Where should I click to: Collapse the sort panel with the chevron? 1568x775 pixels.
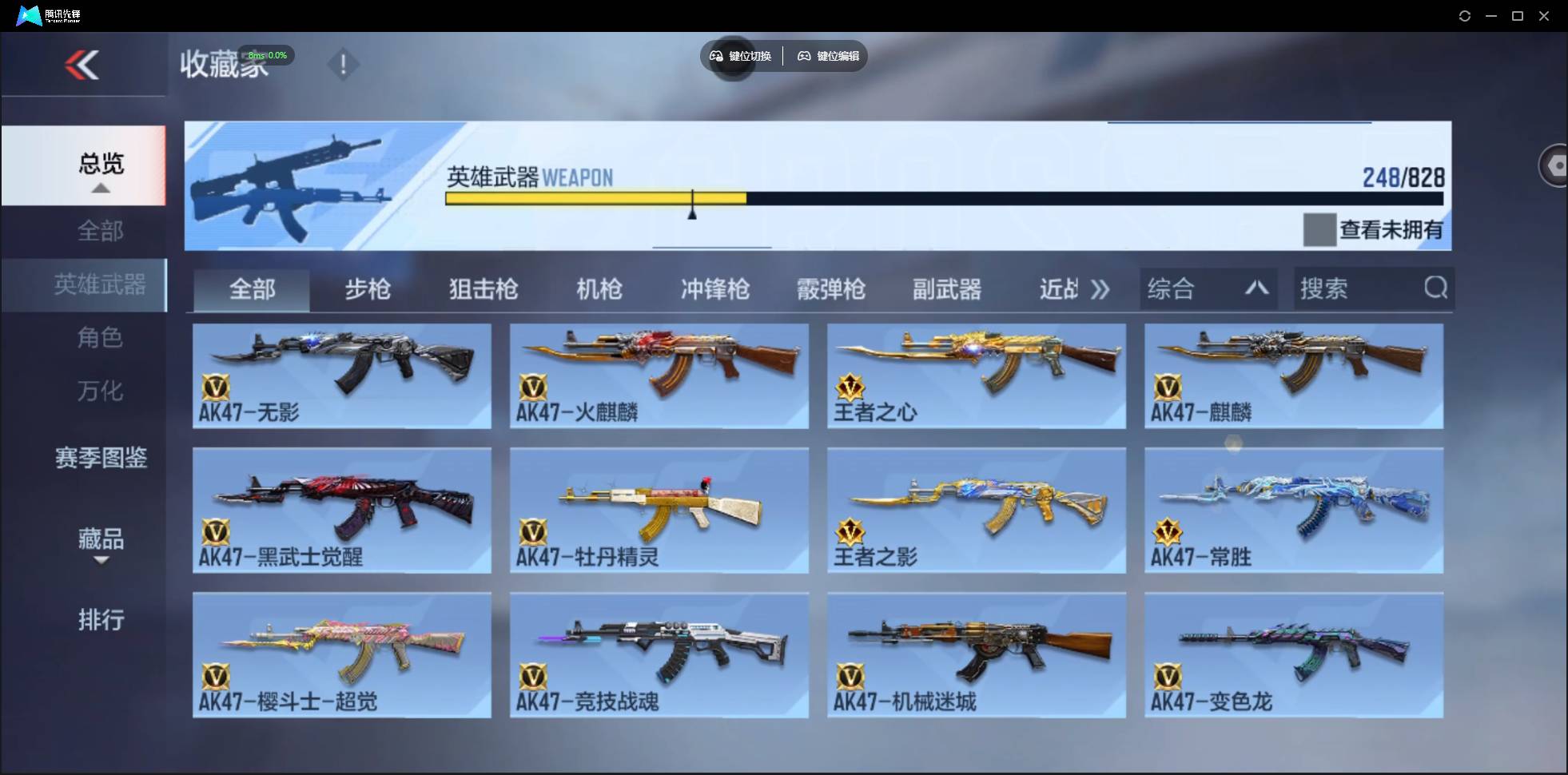[1257, 288]
